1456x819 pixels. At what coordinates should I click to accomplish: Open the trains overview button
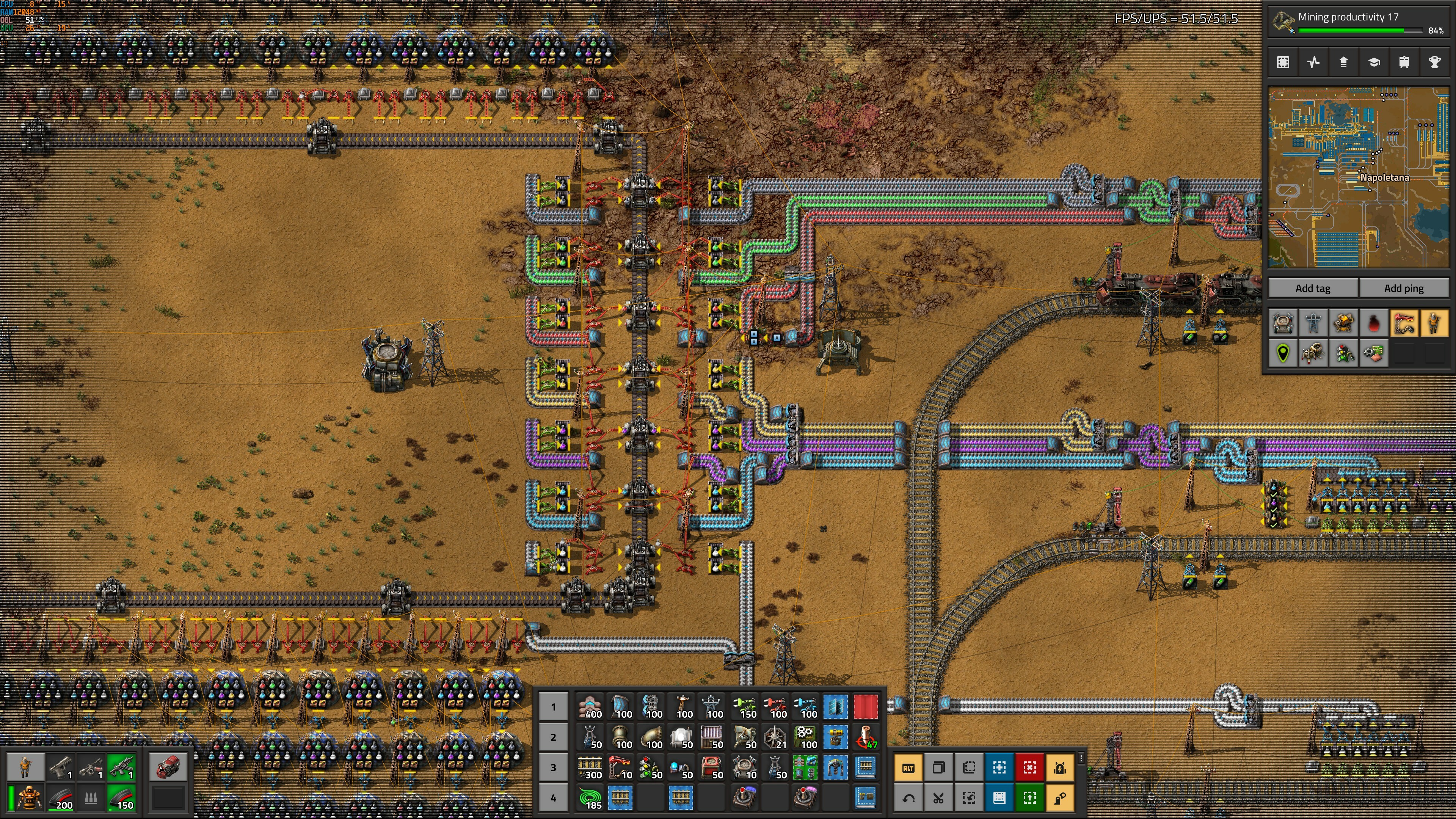coord(1404,62)
